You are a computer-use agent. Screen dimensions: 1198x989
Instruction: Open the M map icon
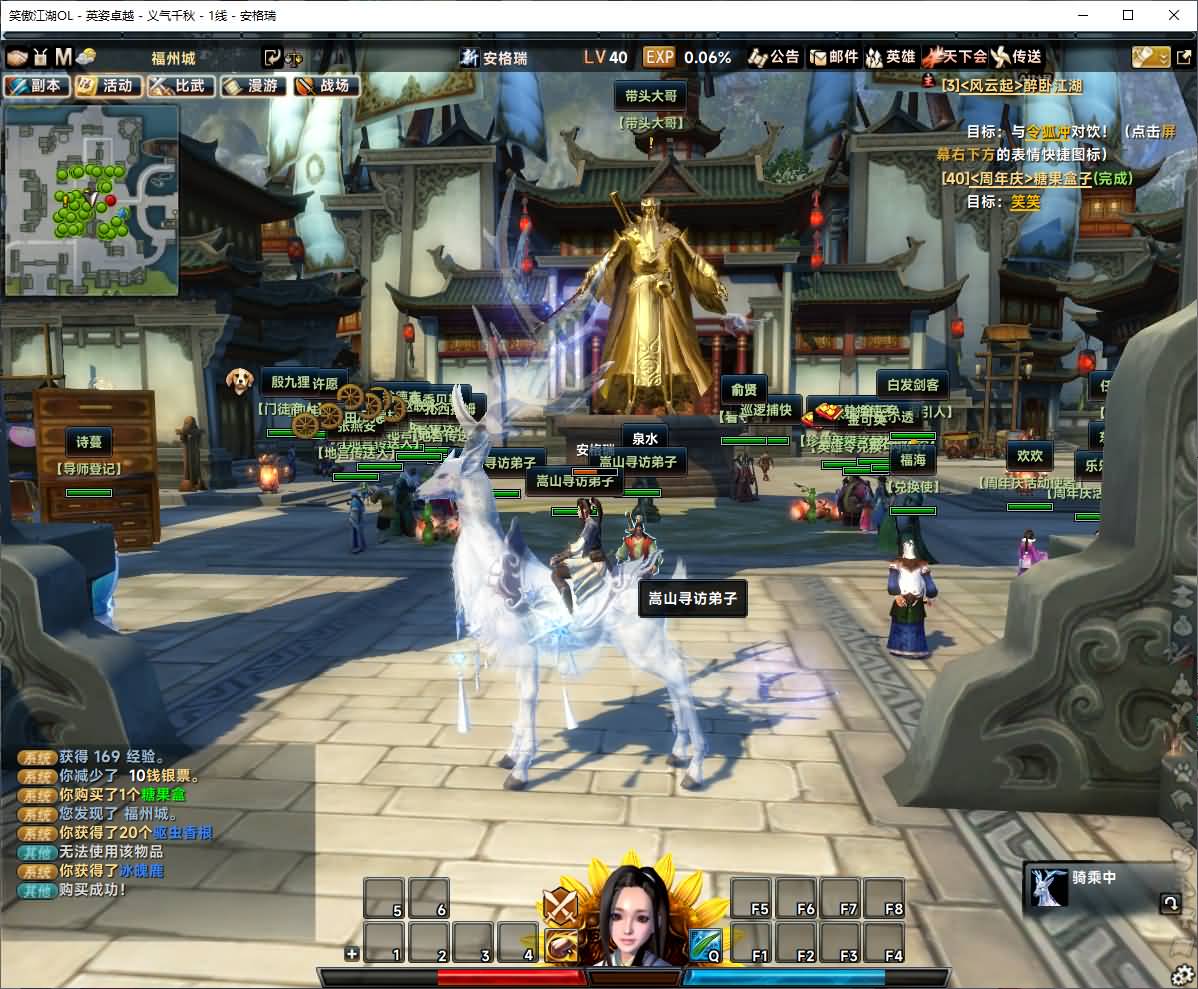point(63,57)
